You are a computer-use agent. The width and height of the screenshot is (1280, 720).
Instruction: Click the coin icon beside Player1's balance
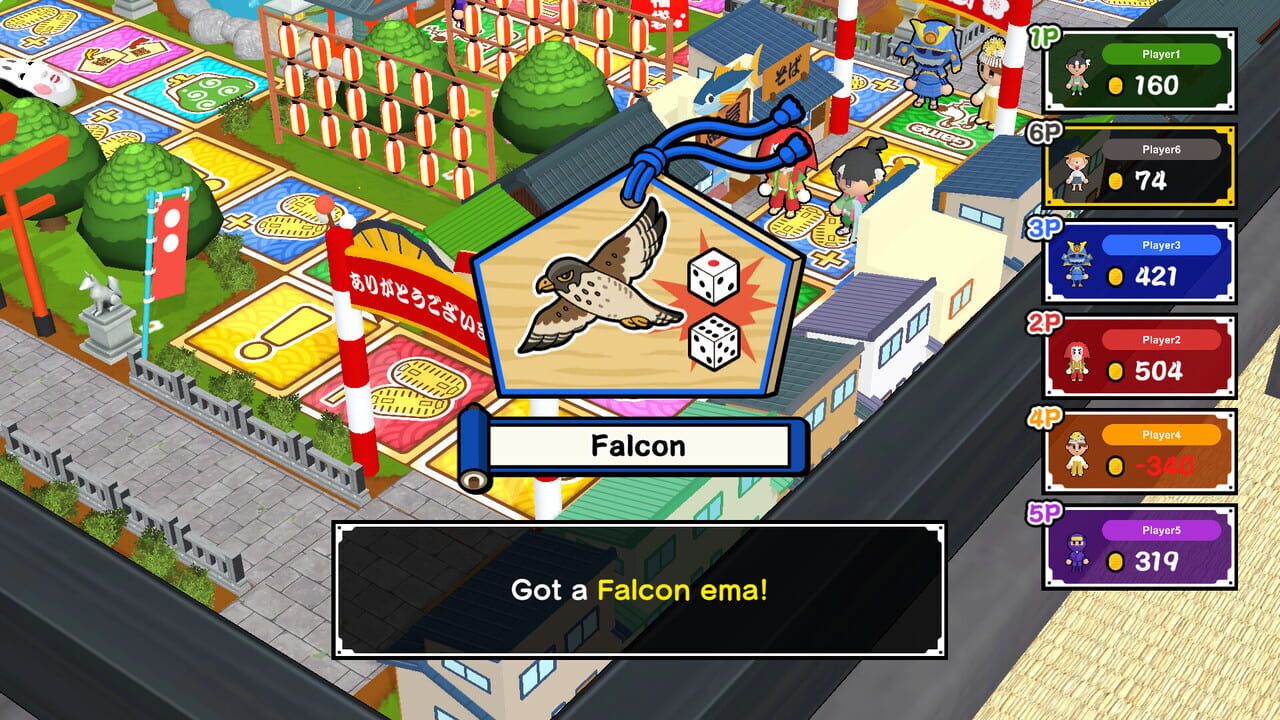click(1118, 84)
